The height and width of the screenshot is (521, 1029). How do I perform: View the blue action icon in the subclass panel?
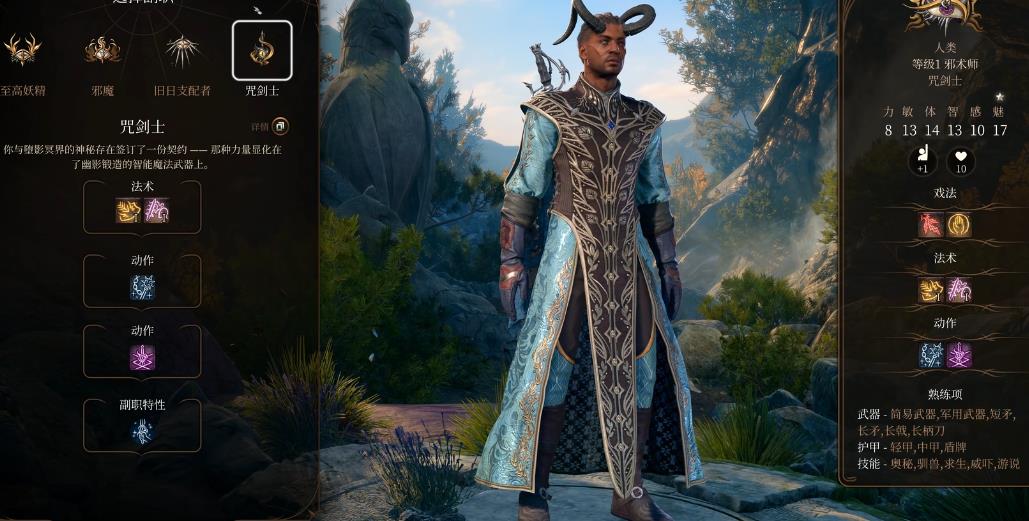tap(142, 287)
